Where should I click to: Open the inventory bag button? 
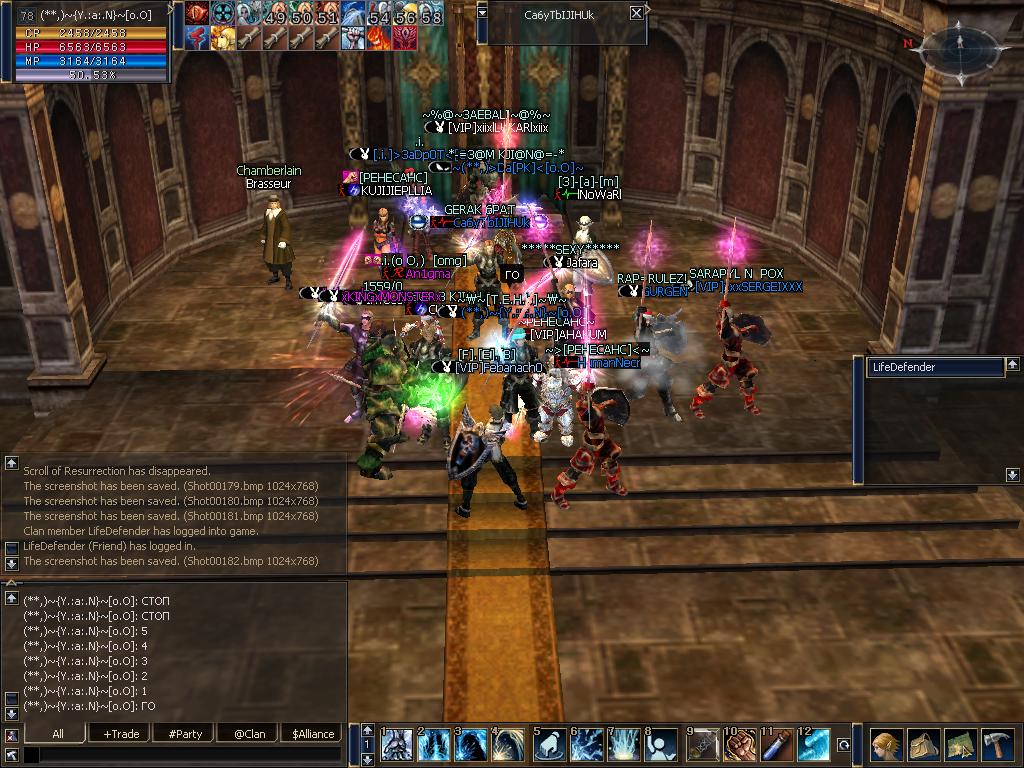923,746
